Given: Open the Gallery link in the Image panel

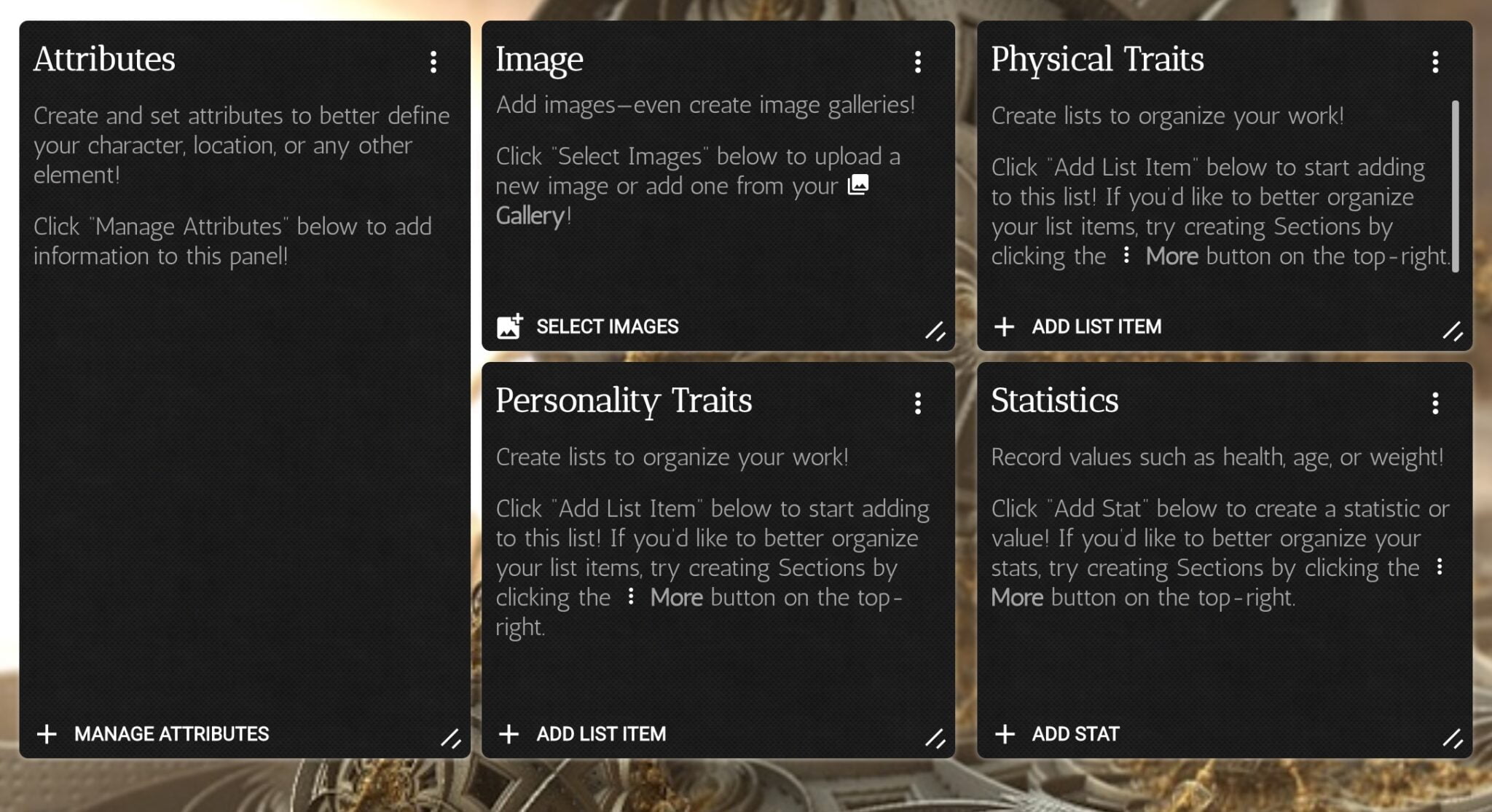Looking at the screenshot, I should coord(531,214).
